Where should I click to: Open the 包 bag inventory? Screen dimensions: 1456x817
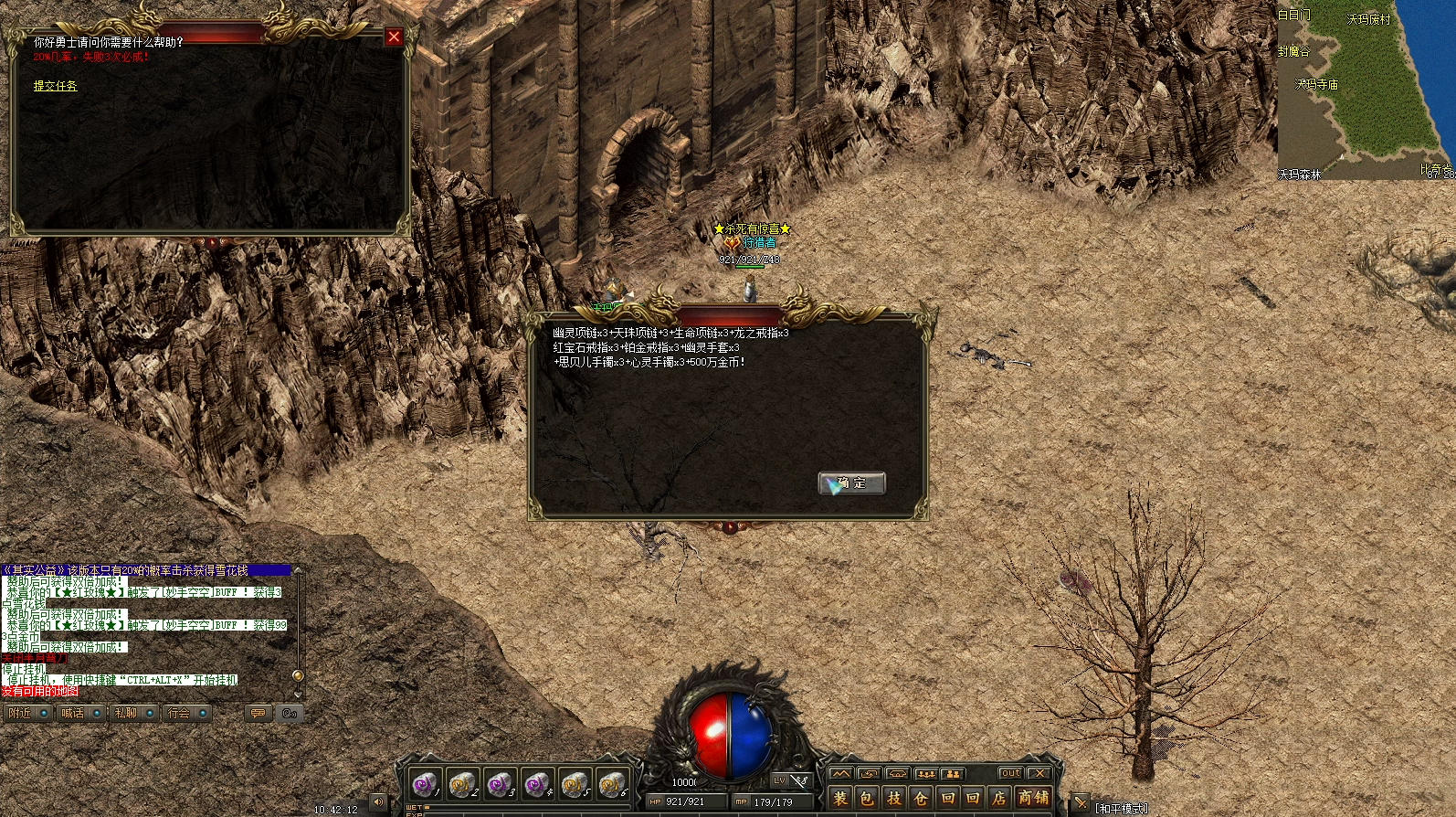click(867, 798)
